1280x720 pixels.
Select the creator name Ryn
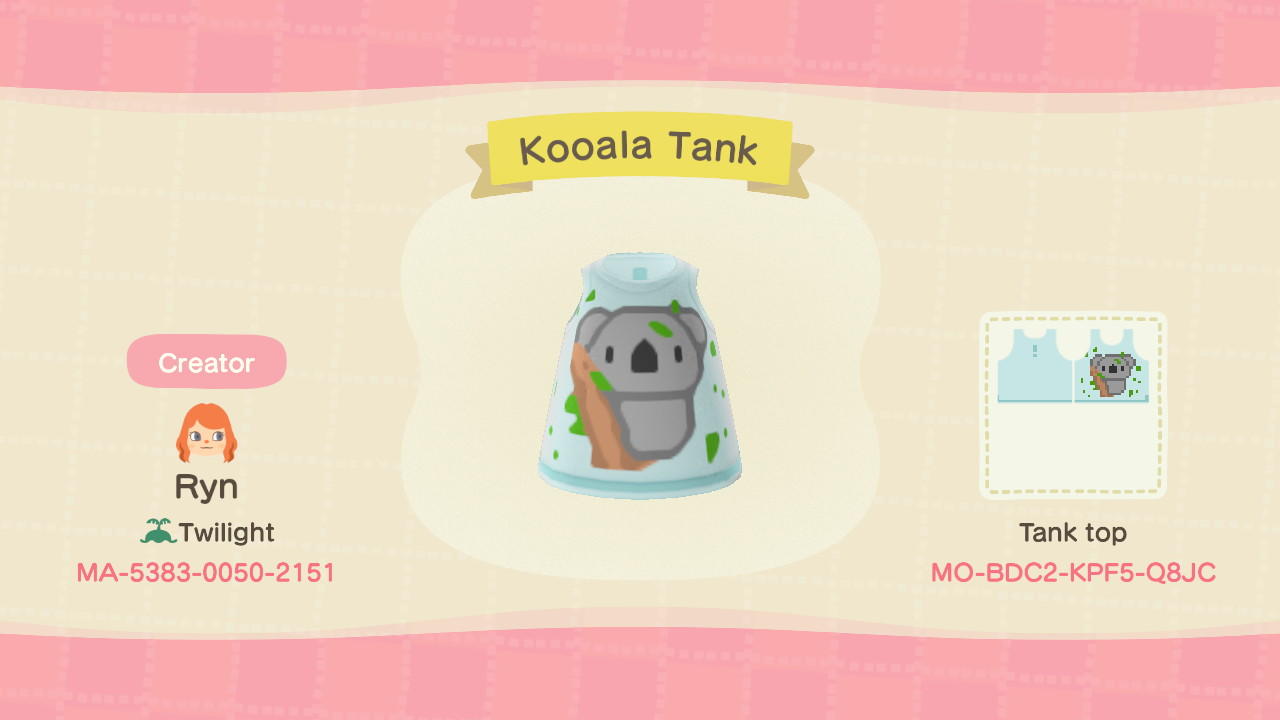pos(207,487)
